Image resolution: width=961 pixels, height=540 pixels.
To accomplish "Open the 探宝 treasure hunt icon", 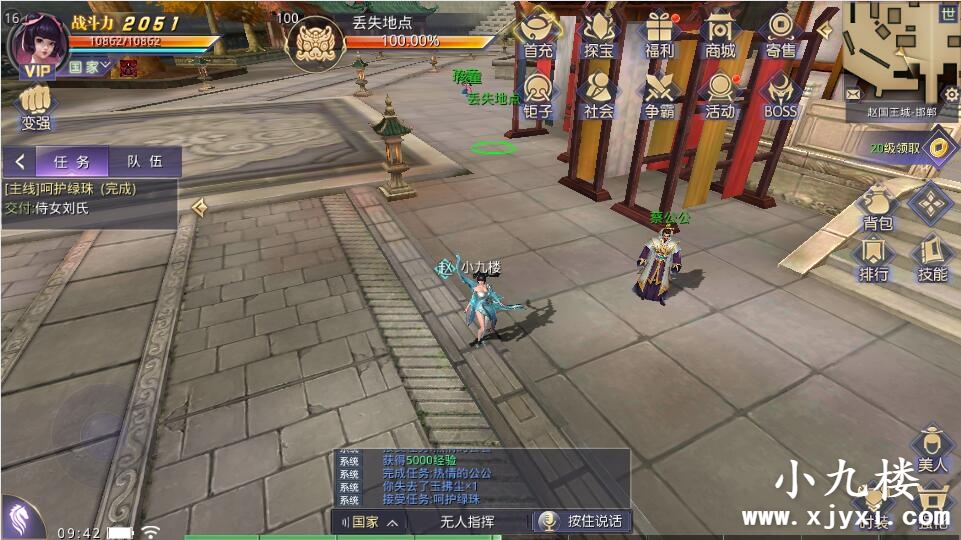I will click(x=599, y=34).
